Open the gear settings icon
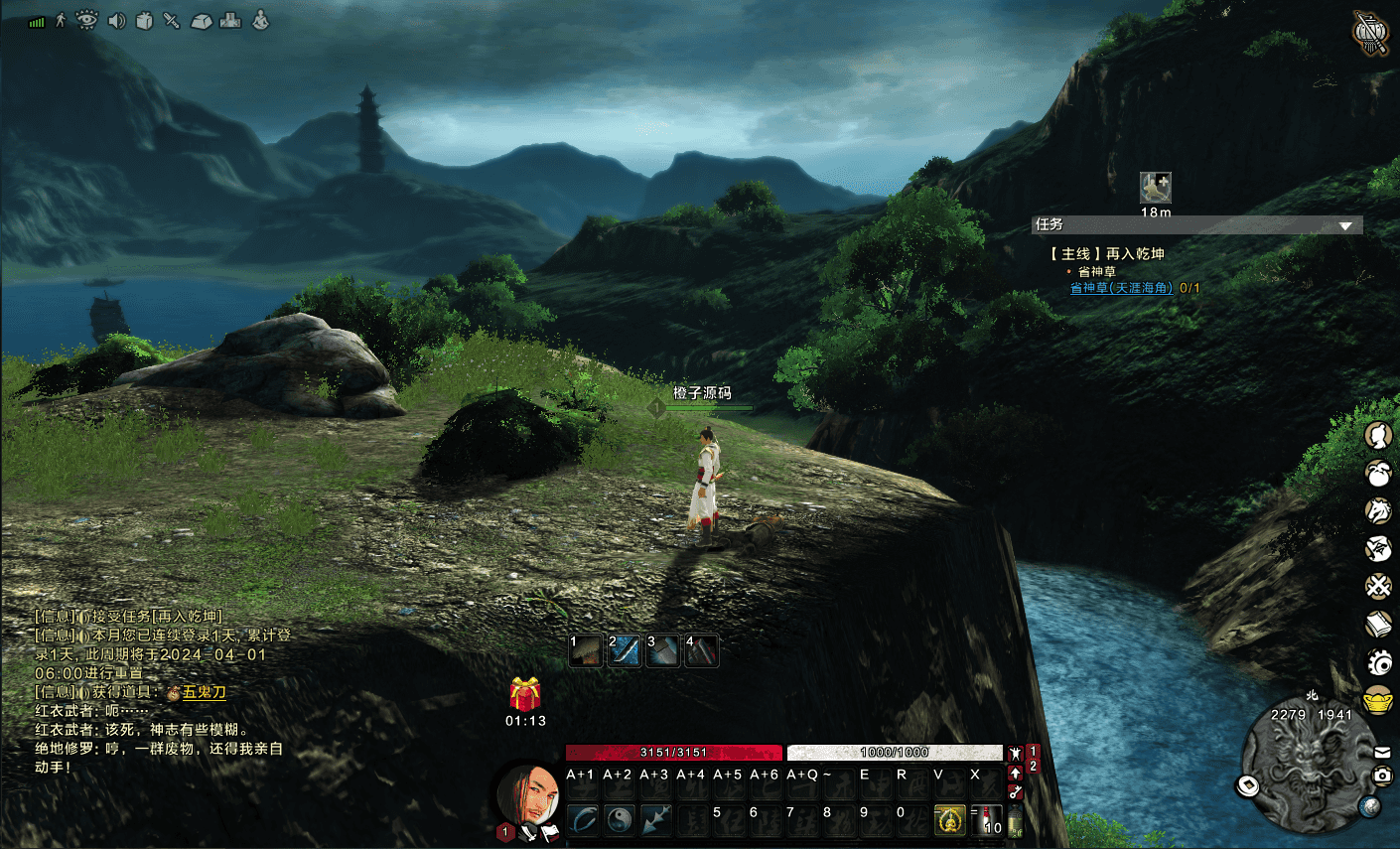Image resolution: width=1400 pixels, height=849 pixels. pos(1379,661)
